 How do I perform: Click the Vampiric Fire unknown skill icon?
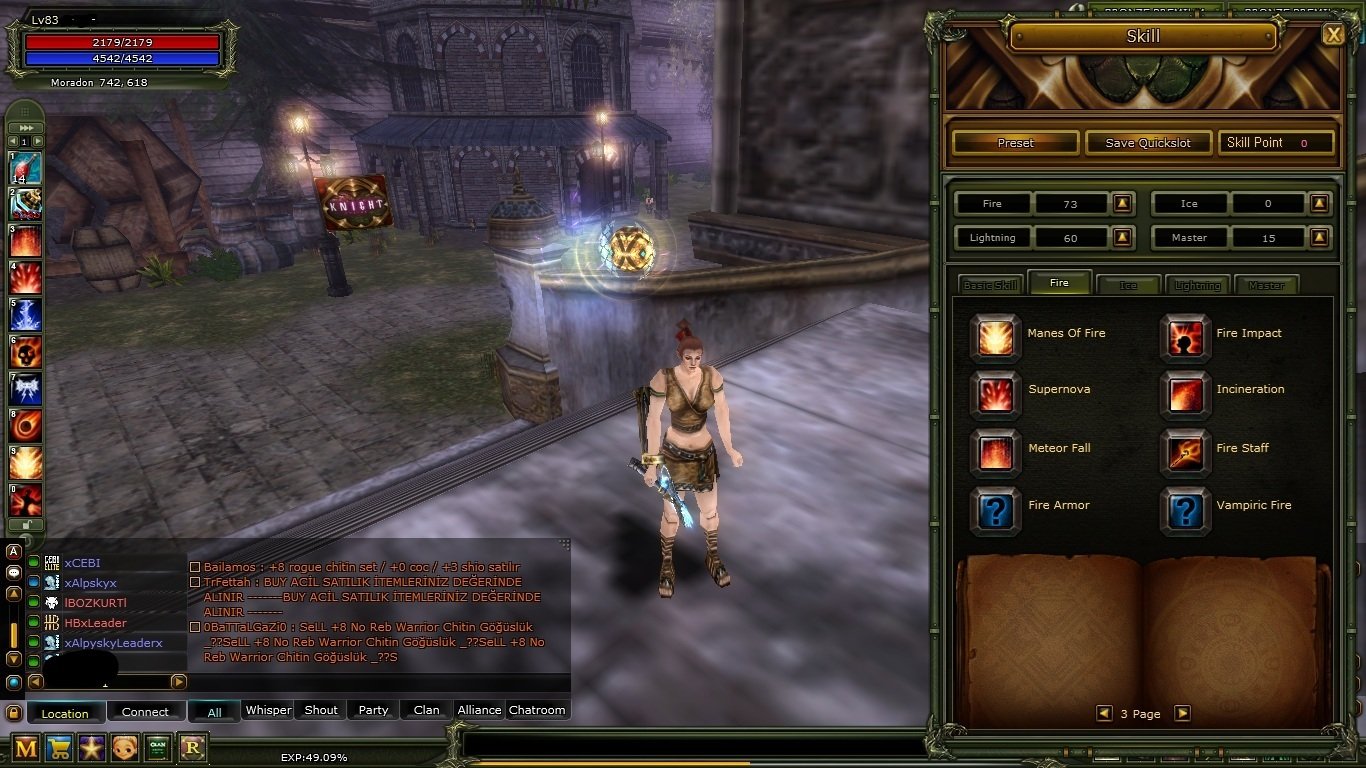point(1185,509)
